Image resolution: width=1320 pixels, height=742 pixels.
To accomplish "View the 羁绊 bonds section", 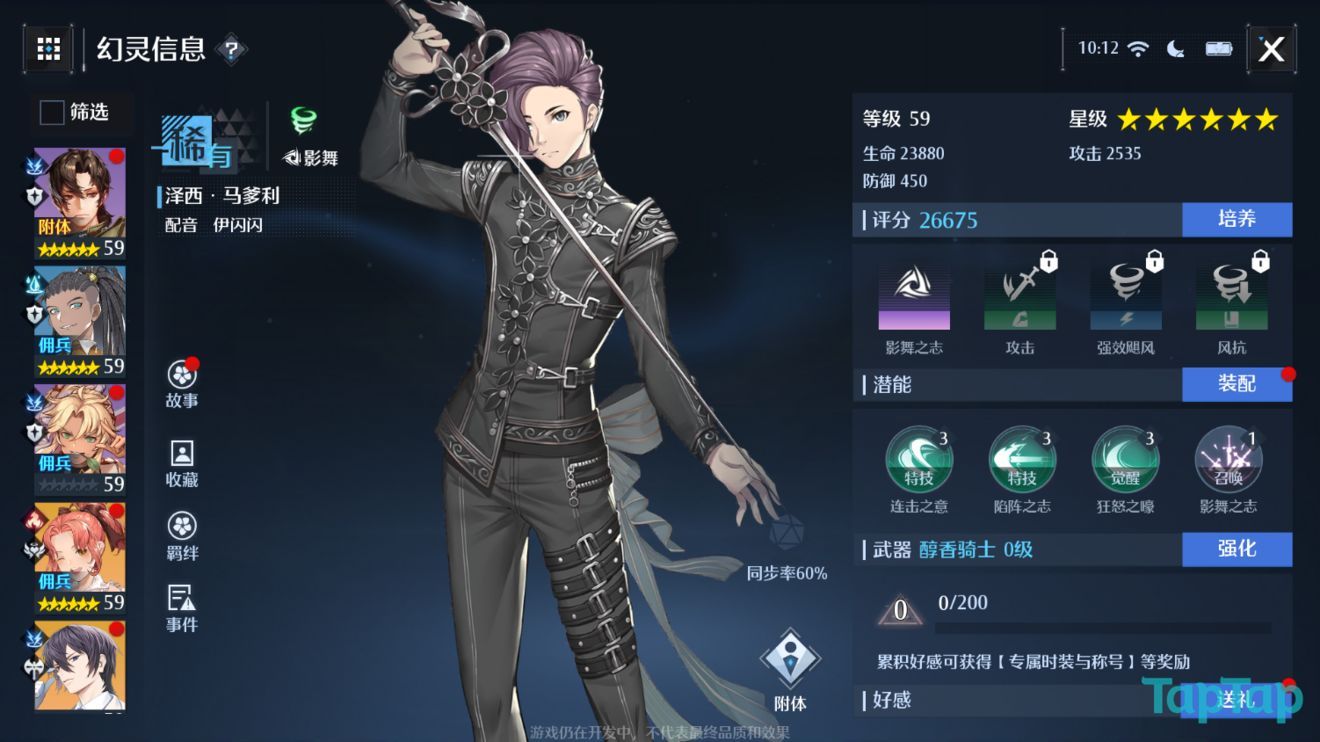I will pyautogui.click(x=182, y=536).
